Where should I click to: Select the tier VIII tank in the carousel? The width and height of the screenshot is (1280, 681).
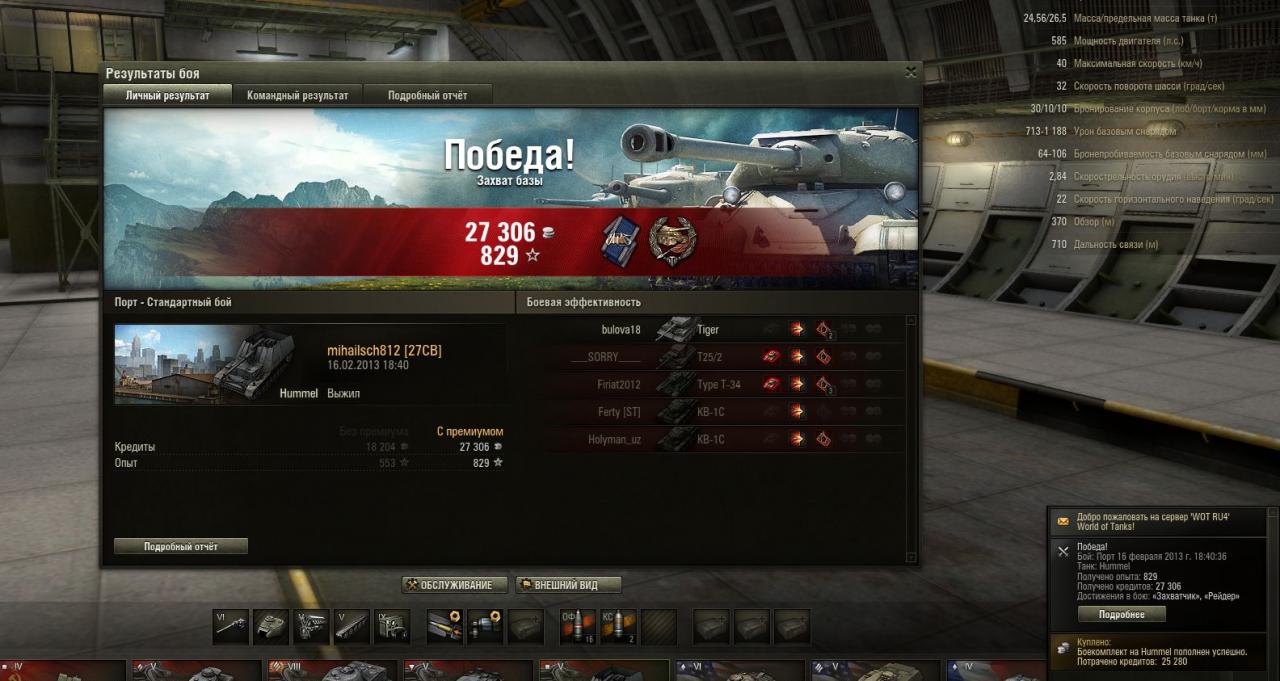[330, 671]
